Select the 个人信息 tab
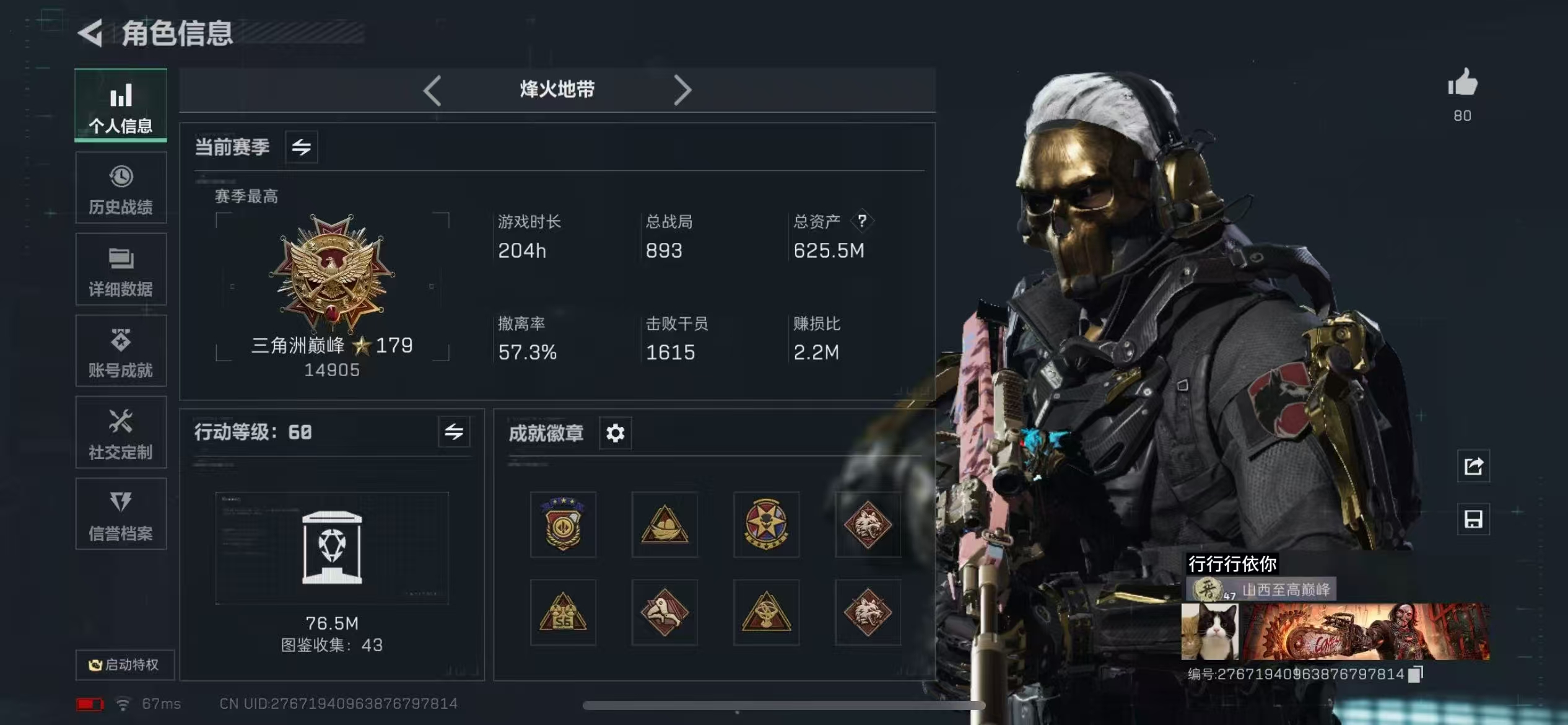Viewport: 1568px width, 725px height. pyautogui.click(x=121, y=105)
